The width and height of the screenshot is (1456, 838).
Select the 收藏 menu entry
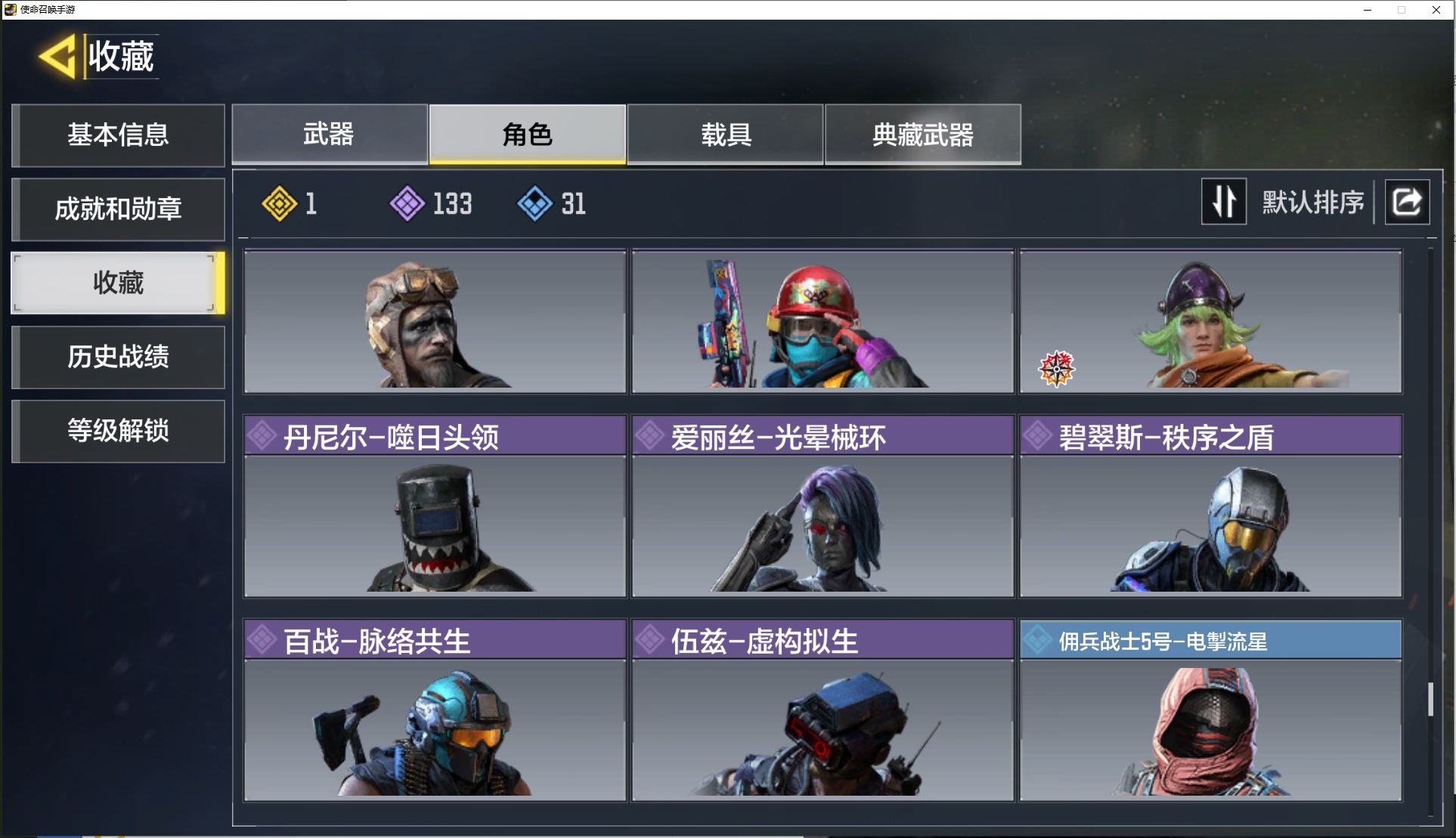coord(118,283)
